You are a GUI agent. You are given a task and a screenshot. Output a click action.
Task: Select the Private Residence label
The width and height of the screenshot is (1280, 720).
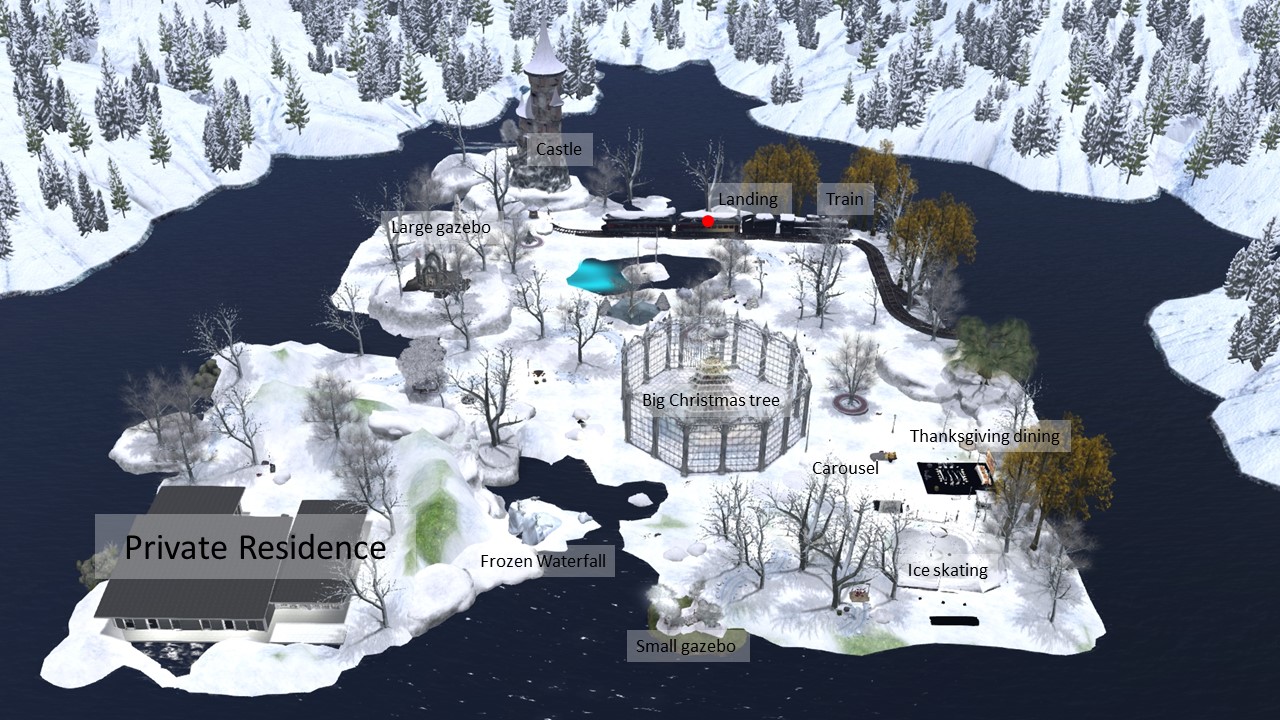pos(255,547)
